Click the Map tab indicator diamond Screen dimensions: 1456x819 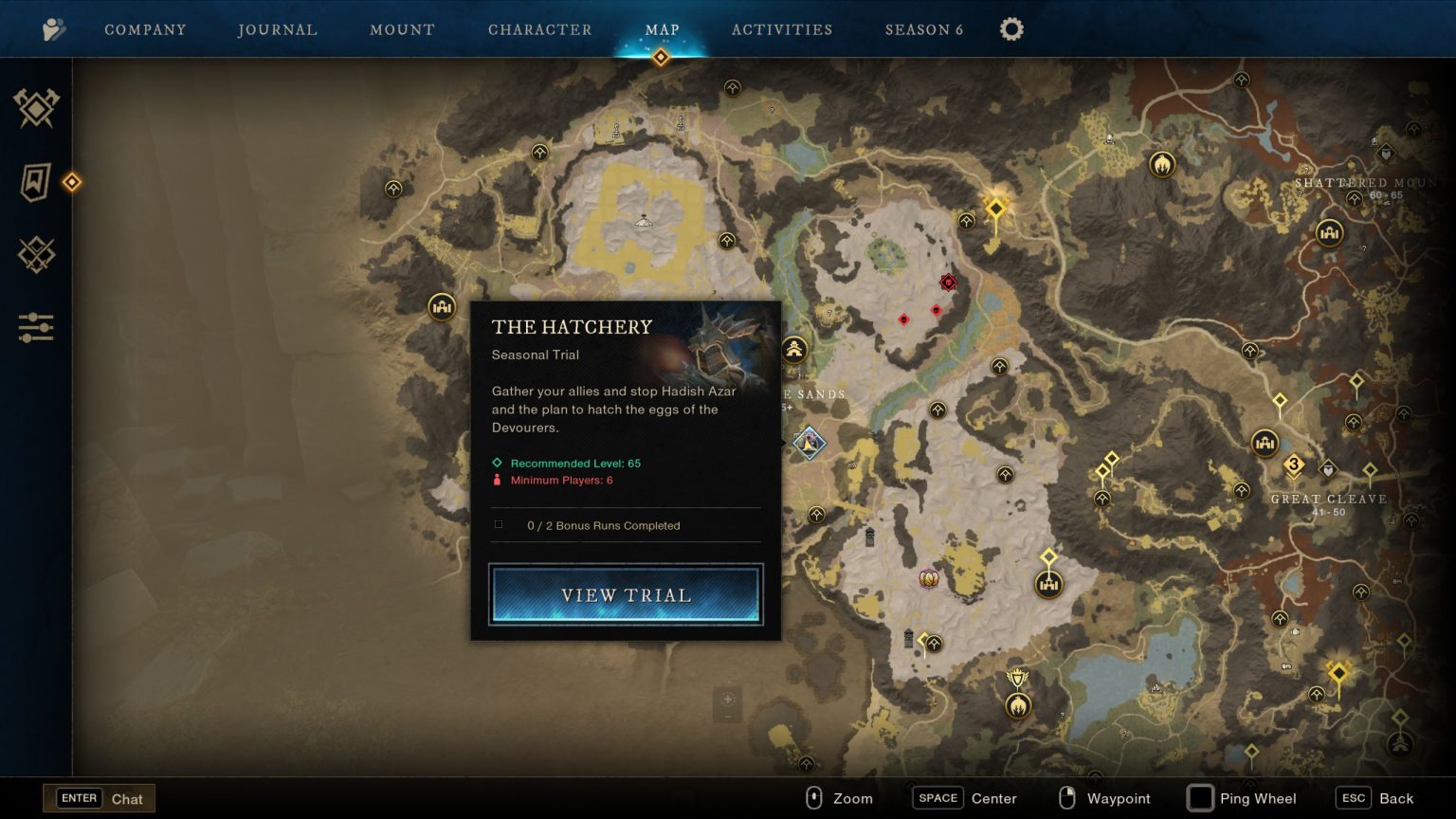point(661,57)
